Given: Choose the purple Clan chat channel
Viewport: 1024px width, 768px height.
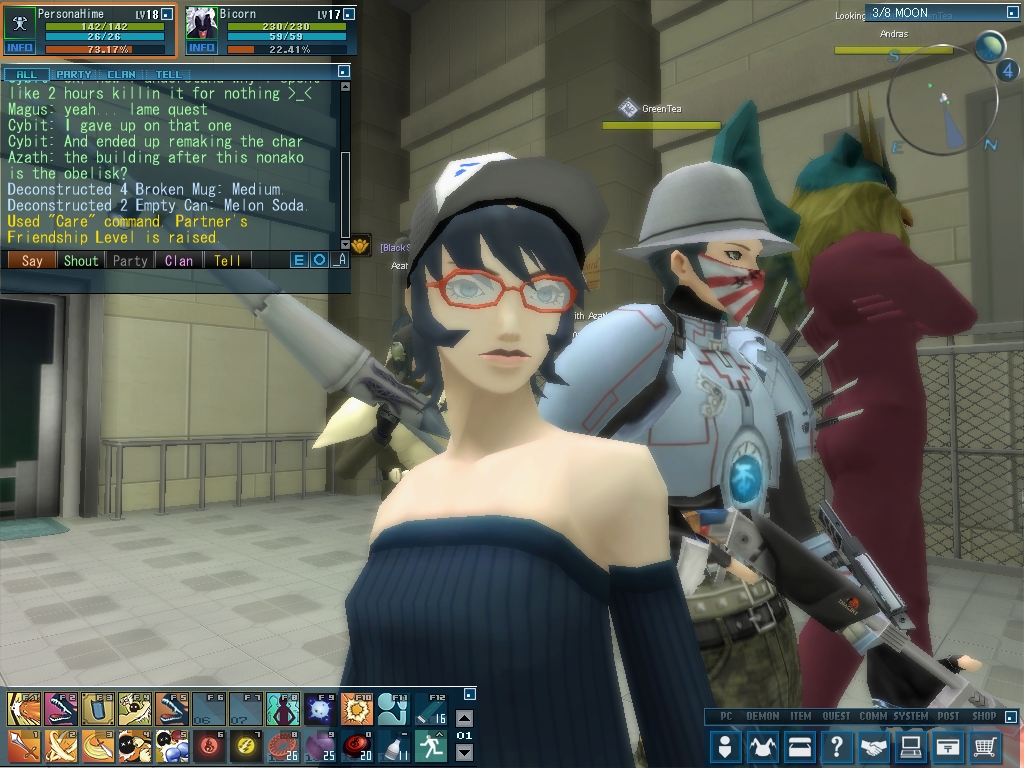Looking at the screenshot, I should (179, 261).
